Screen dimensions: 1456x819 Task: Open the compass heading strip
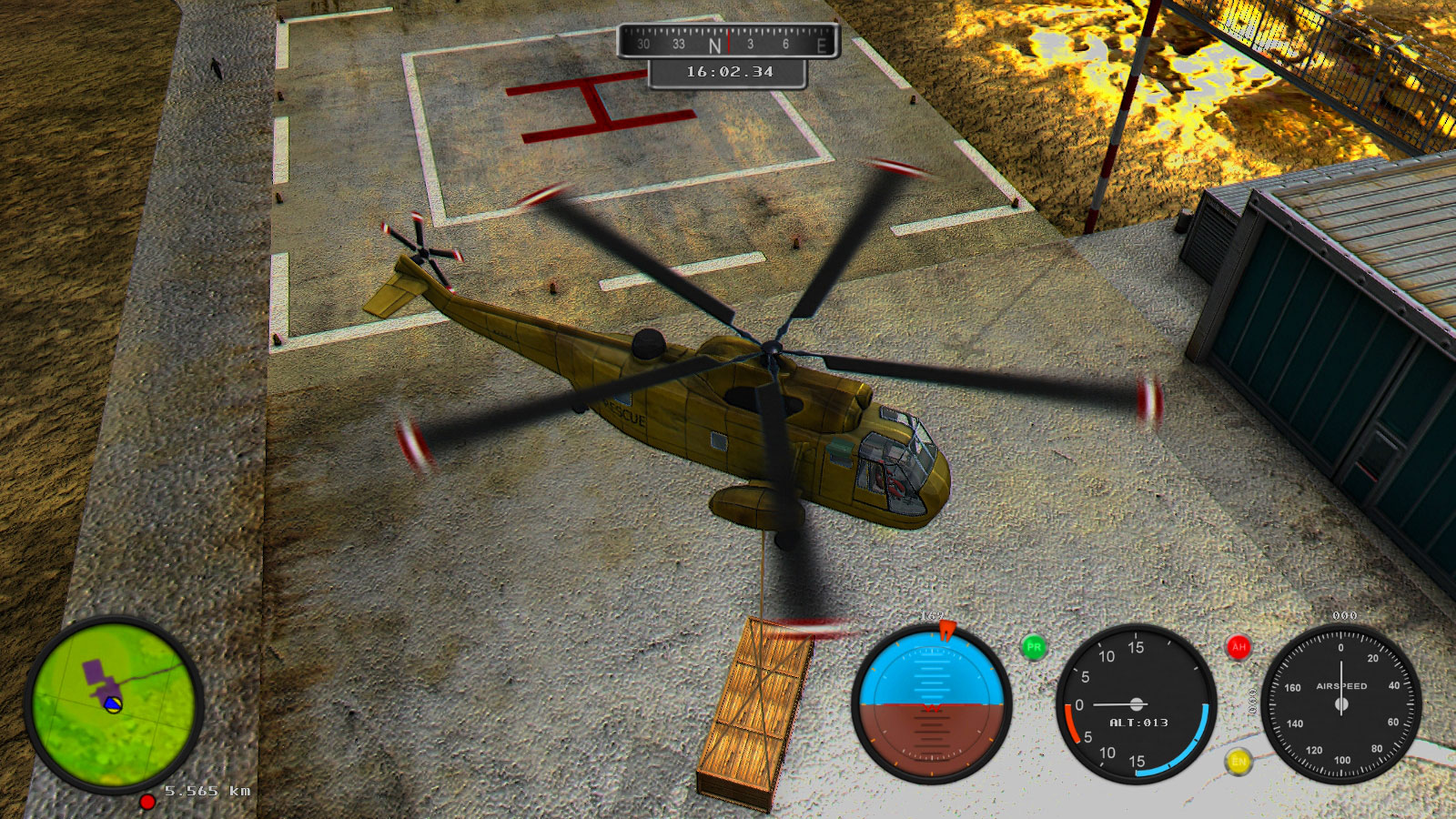pos(724,43)
